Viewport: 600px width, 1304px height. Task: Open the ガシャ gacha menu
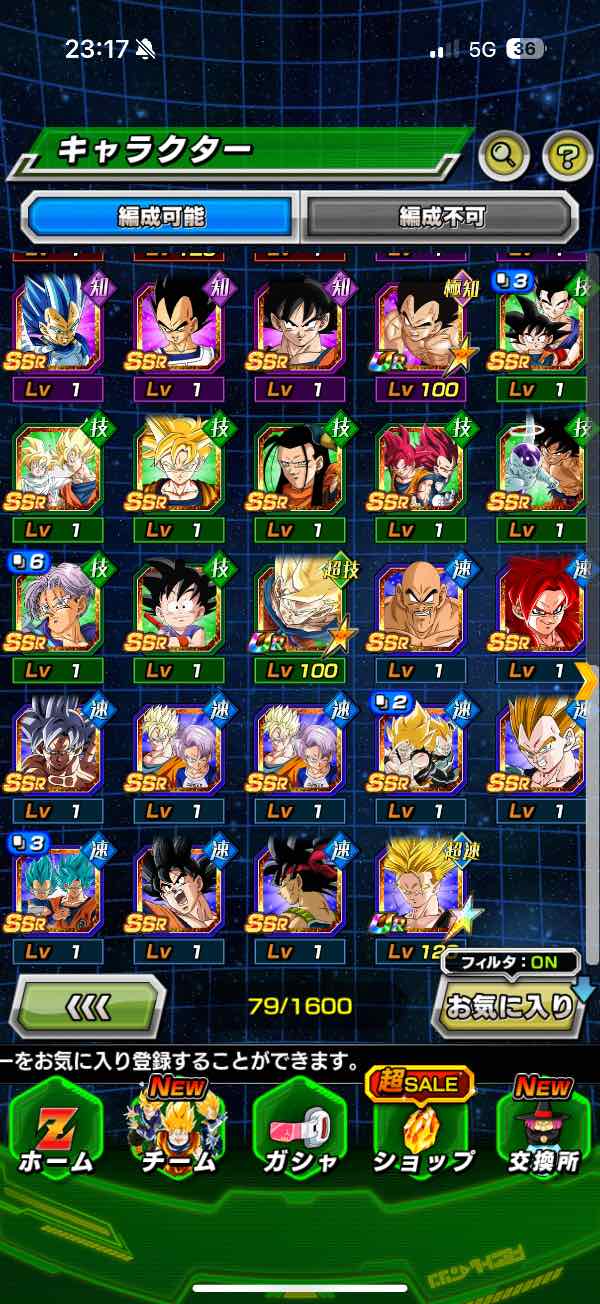300,1127
